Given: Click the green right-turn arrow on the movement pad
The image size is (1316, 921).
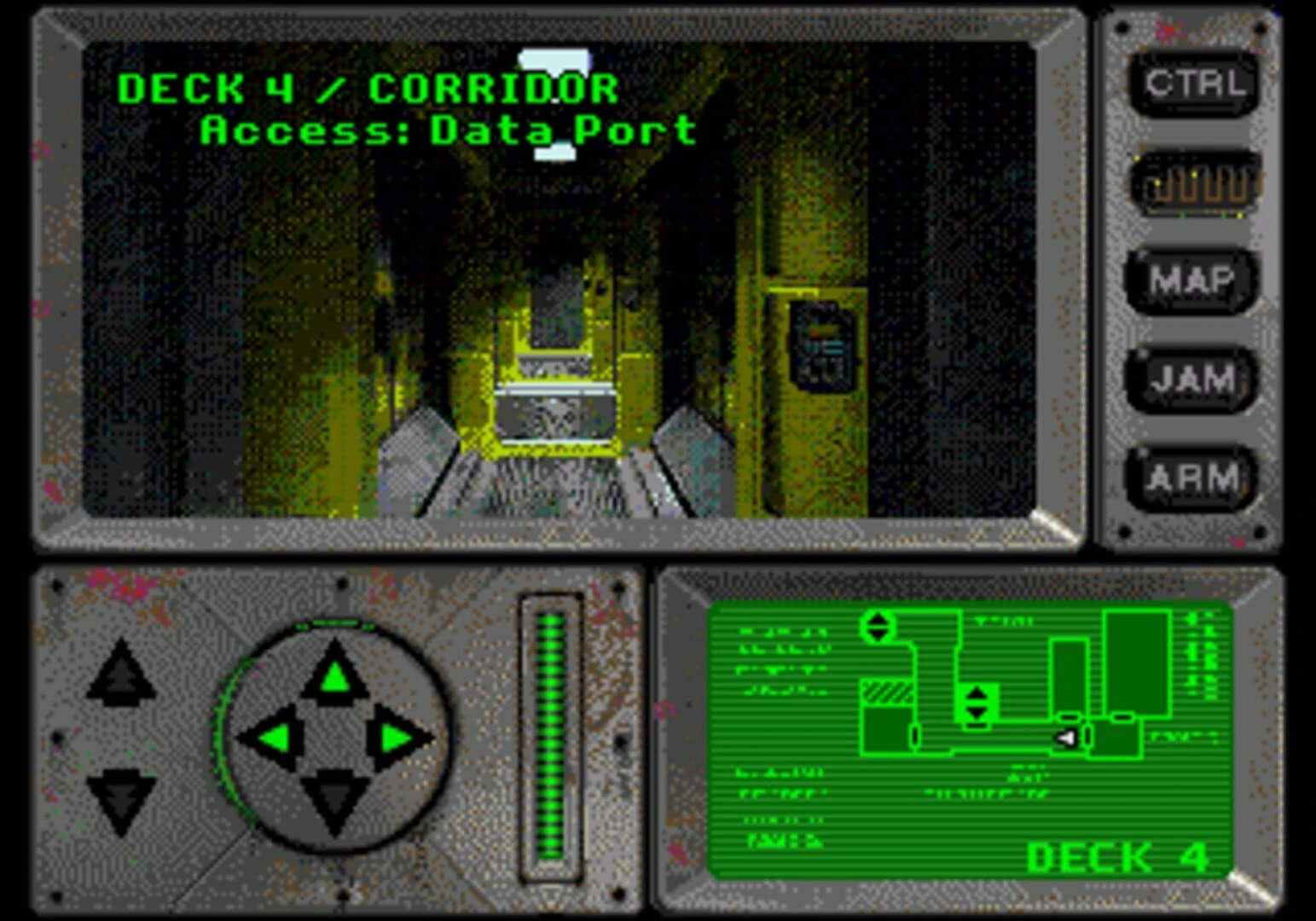Looking at the screenshot, I should [x=394, y=738].
